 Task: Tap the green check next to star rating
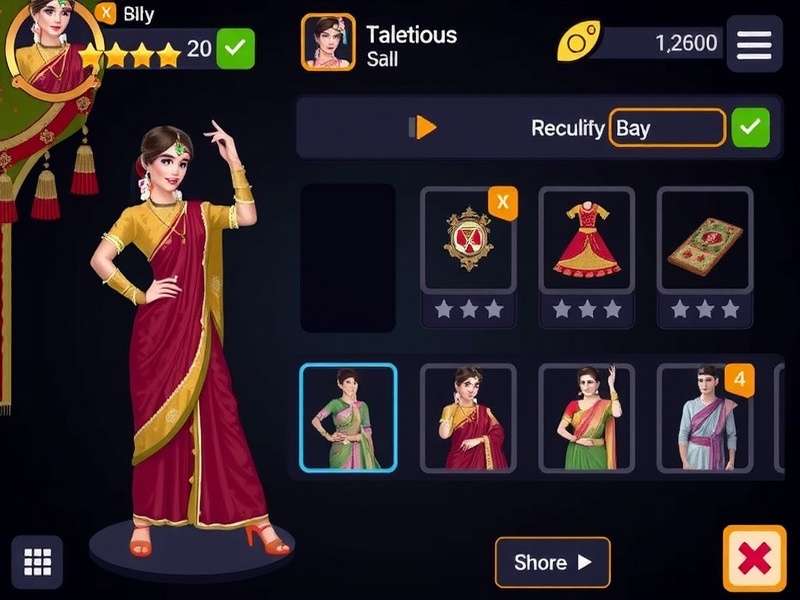(236, 48)
